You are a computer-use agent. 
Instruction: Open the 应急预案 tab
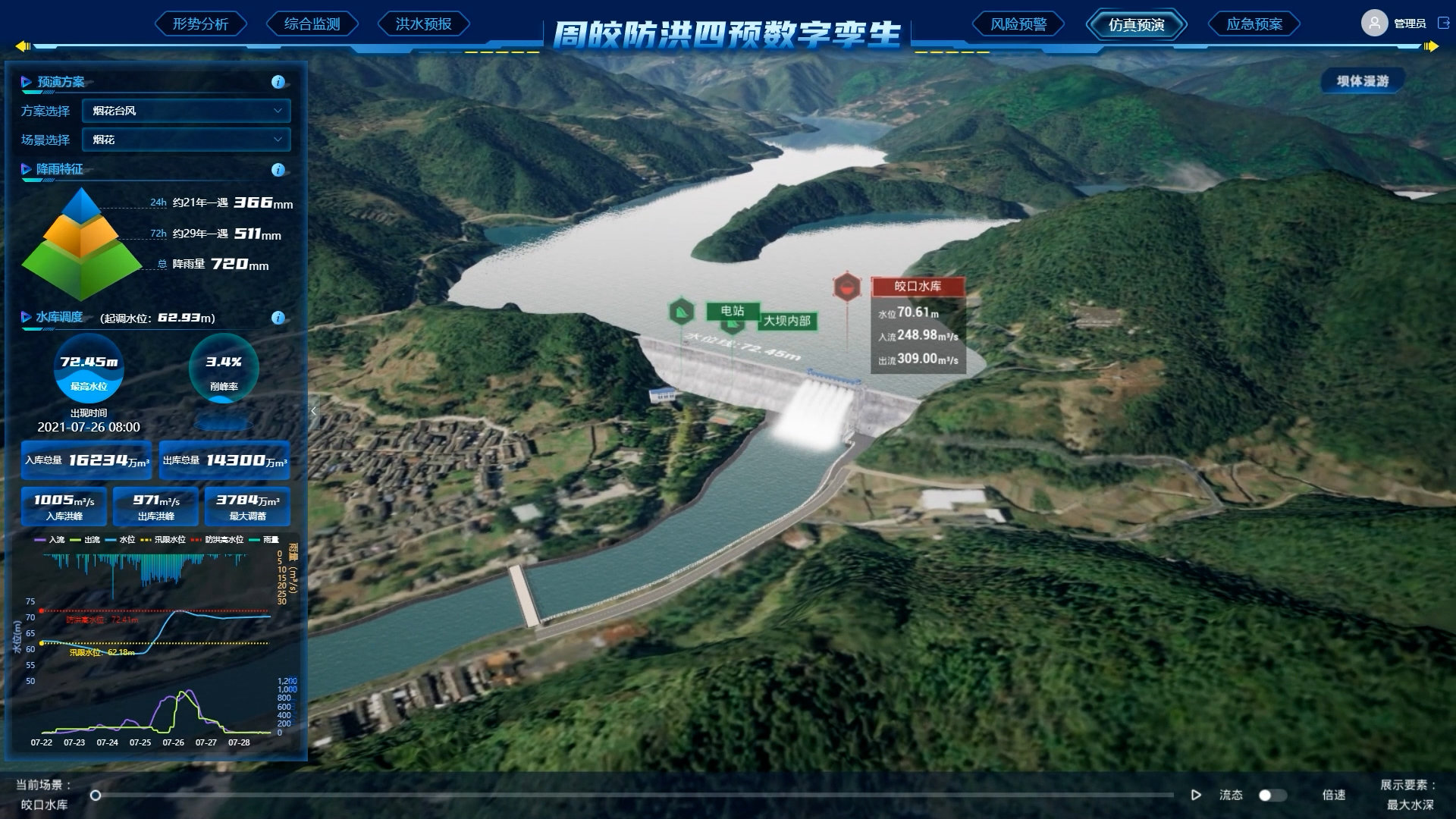pos(1254,24)
